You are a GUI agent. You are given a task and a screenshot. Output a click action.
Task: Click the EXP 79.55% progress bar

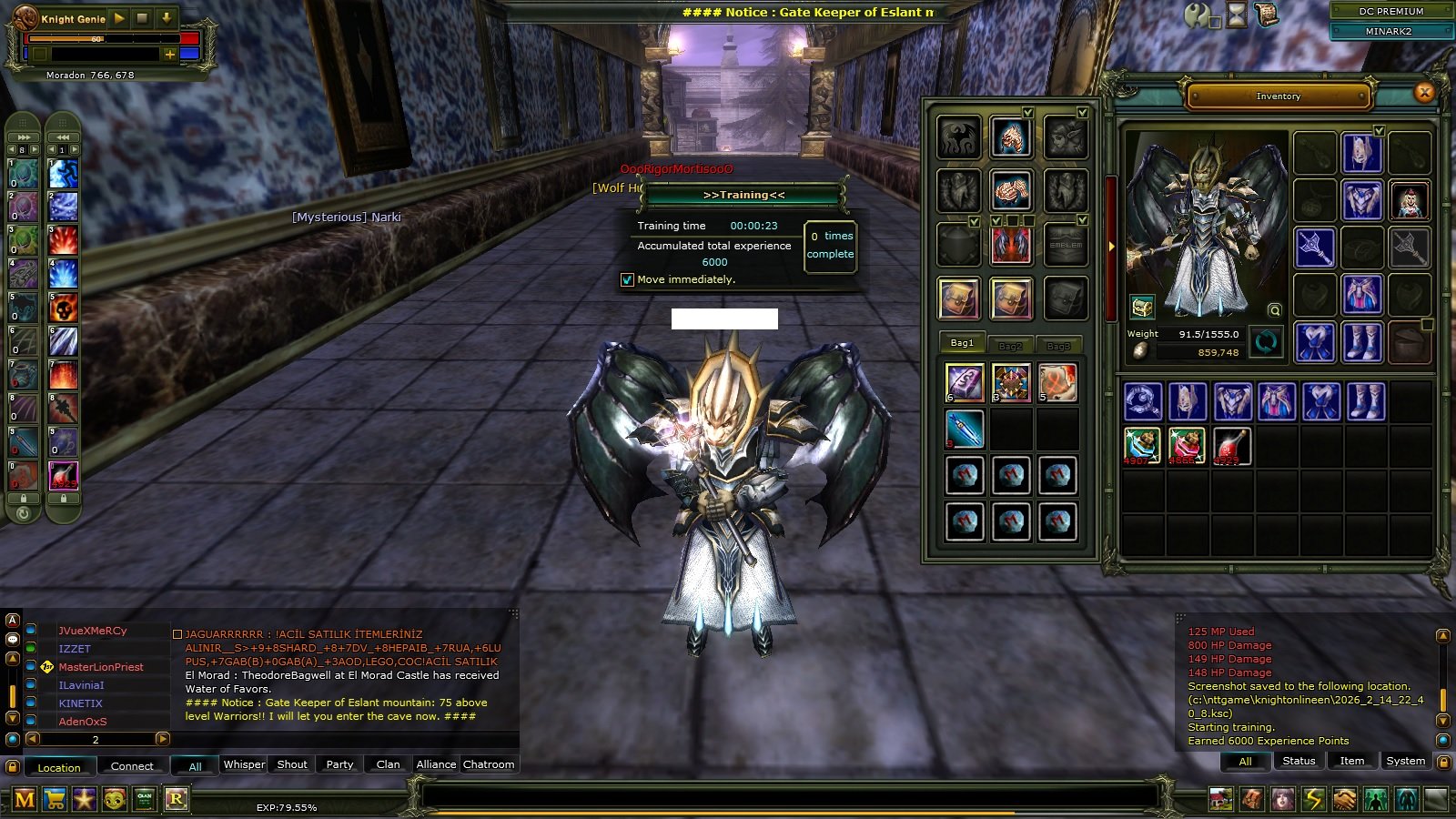285,806
